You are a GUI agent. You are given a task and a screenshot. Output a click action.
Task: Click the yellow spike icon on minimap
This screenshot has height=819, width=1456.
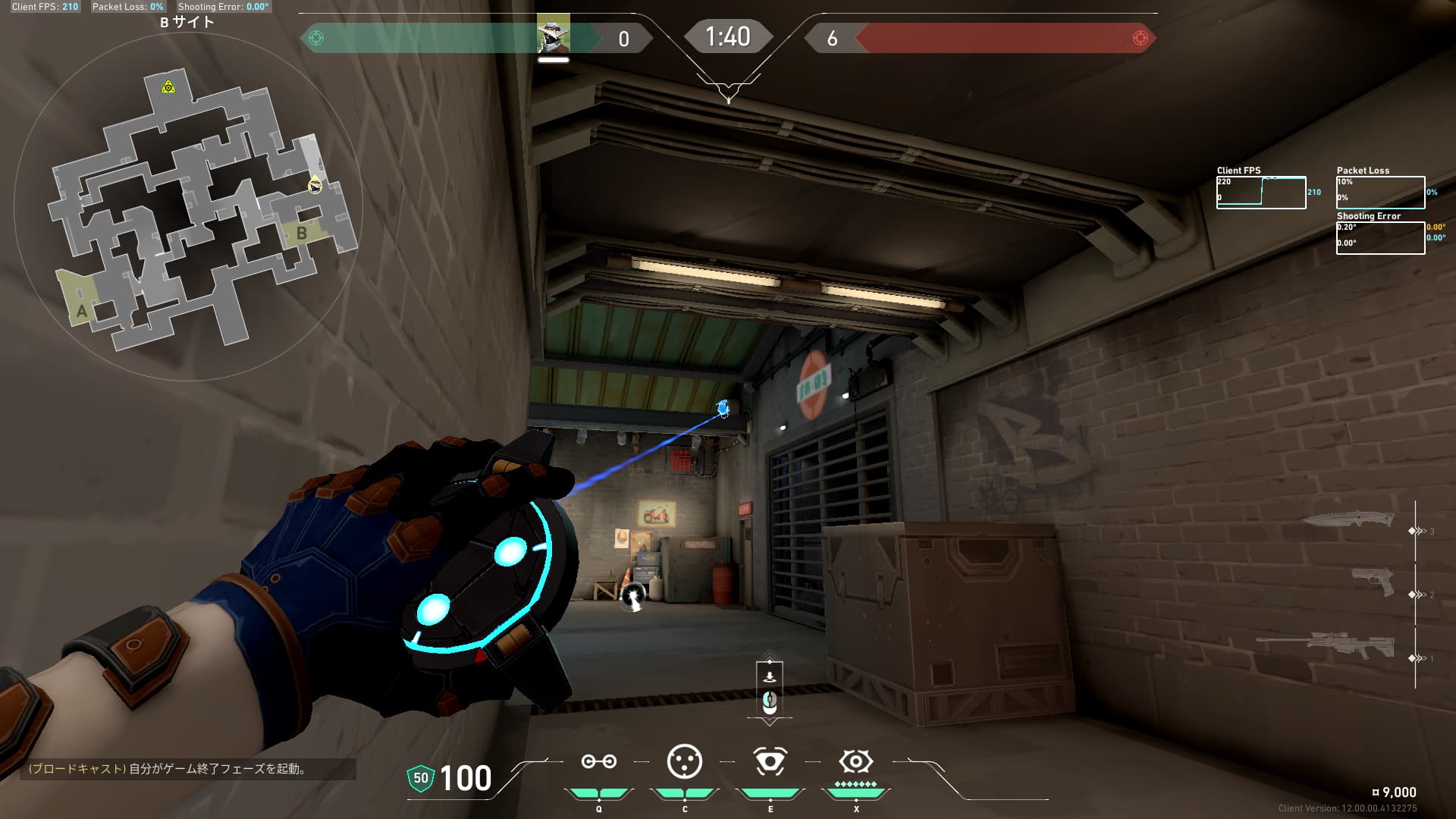pyautogui.click(x=168, y=87)
